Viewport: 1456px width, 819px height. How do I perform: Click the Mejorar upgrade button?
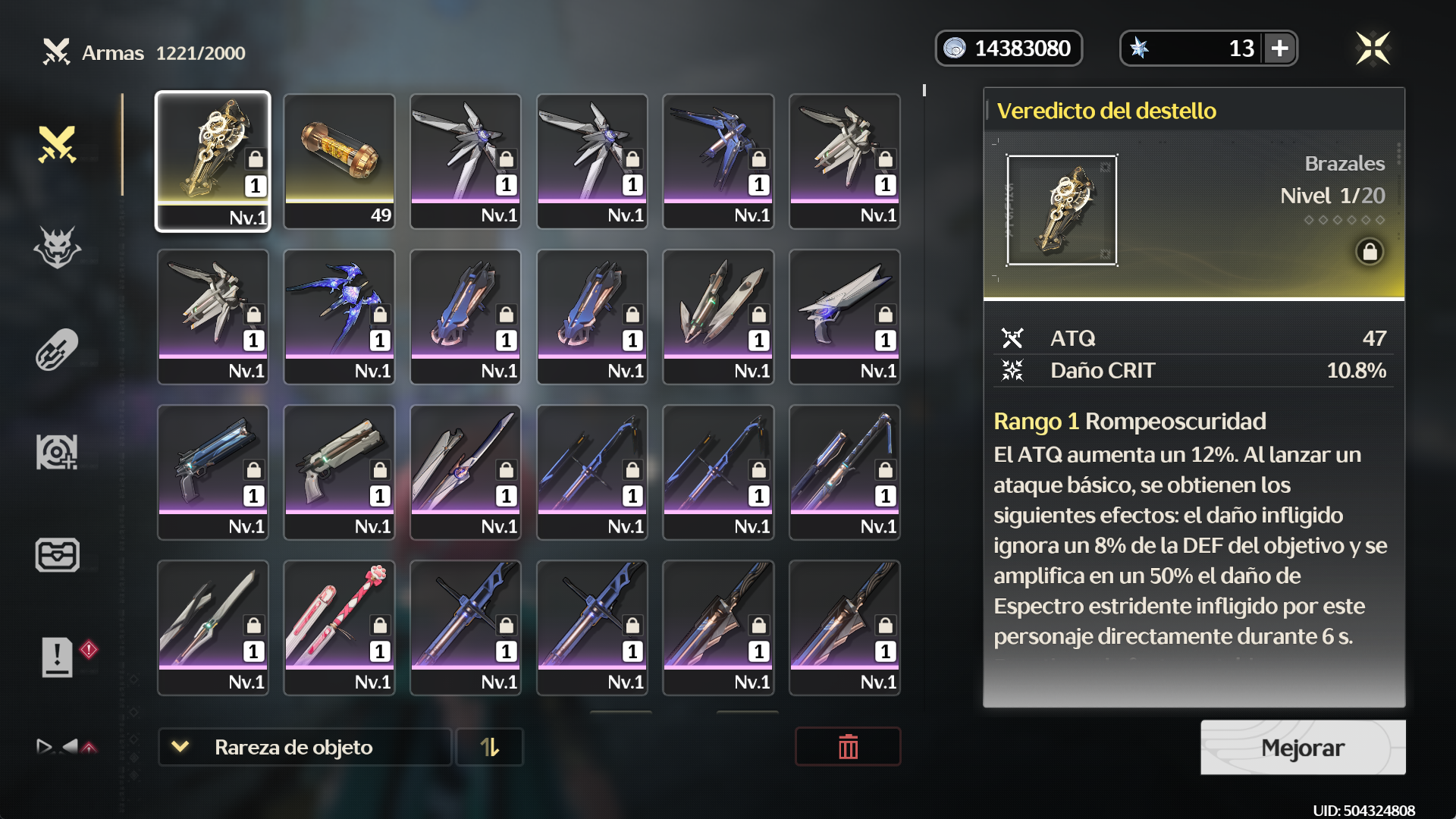(x=1302, y=748)
